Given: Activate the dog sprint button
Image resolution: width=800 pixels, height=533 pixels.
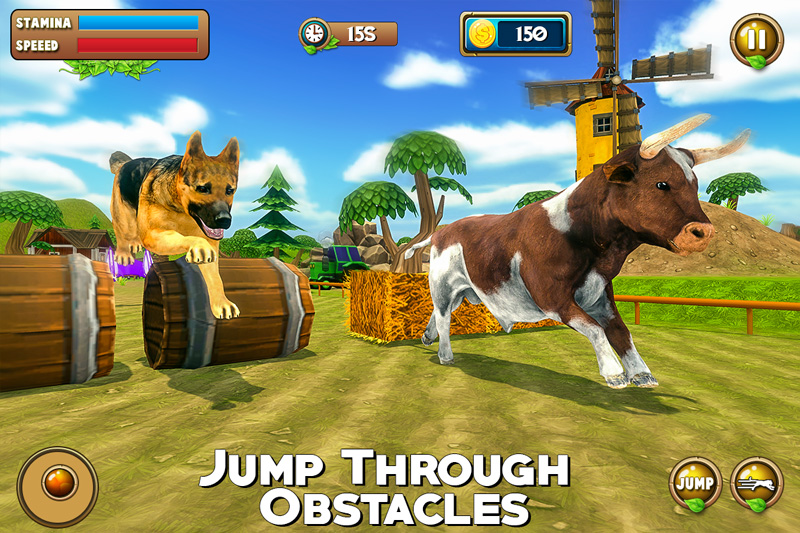Looking at the screenshot, I should (757, 483).
